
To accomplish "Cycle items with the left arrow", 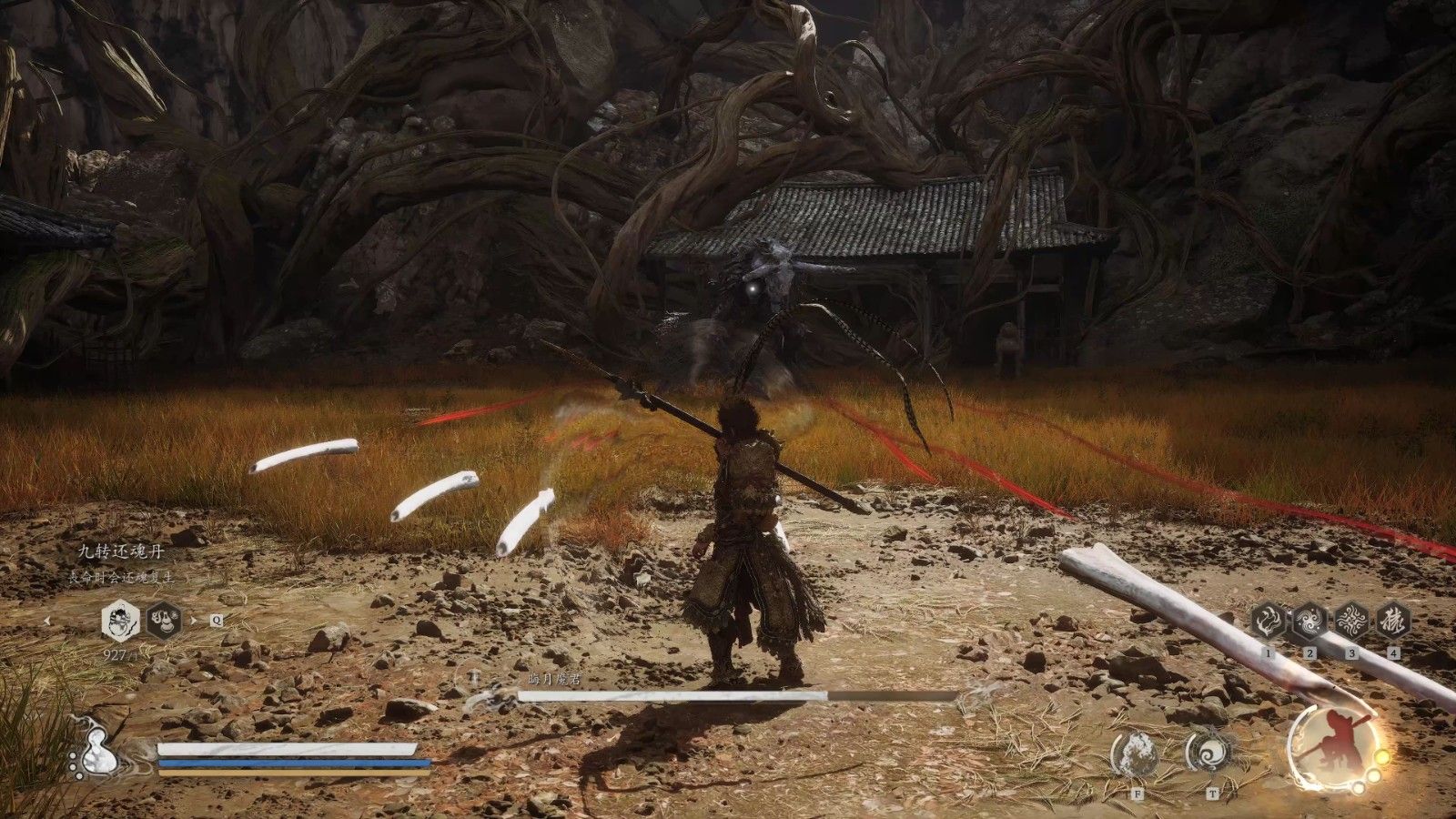I will point(47,621).
